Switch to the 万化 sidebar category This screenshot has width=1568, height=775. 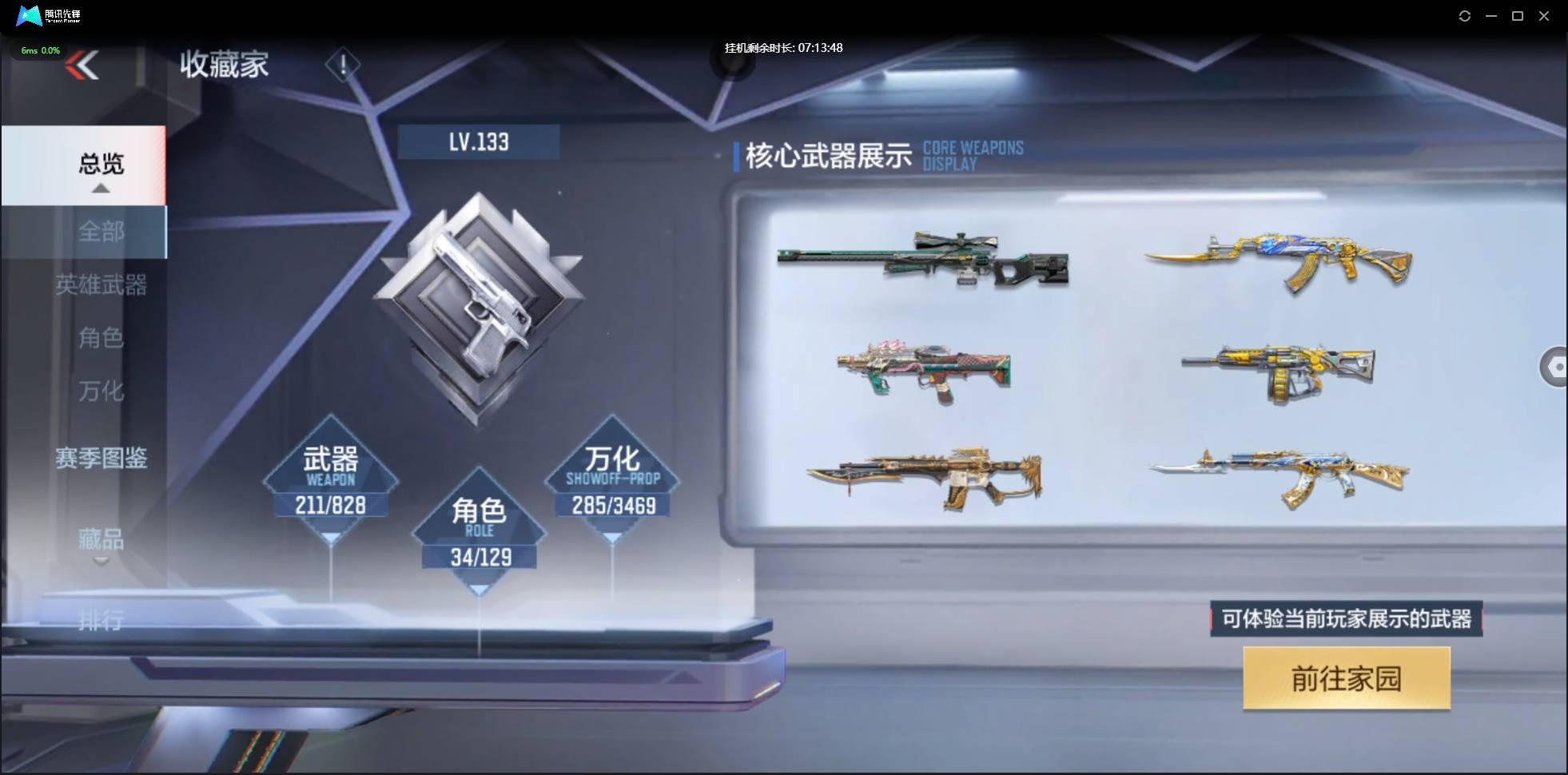[101, 391]
